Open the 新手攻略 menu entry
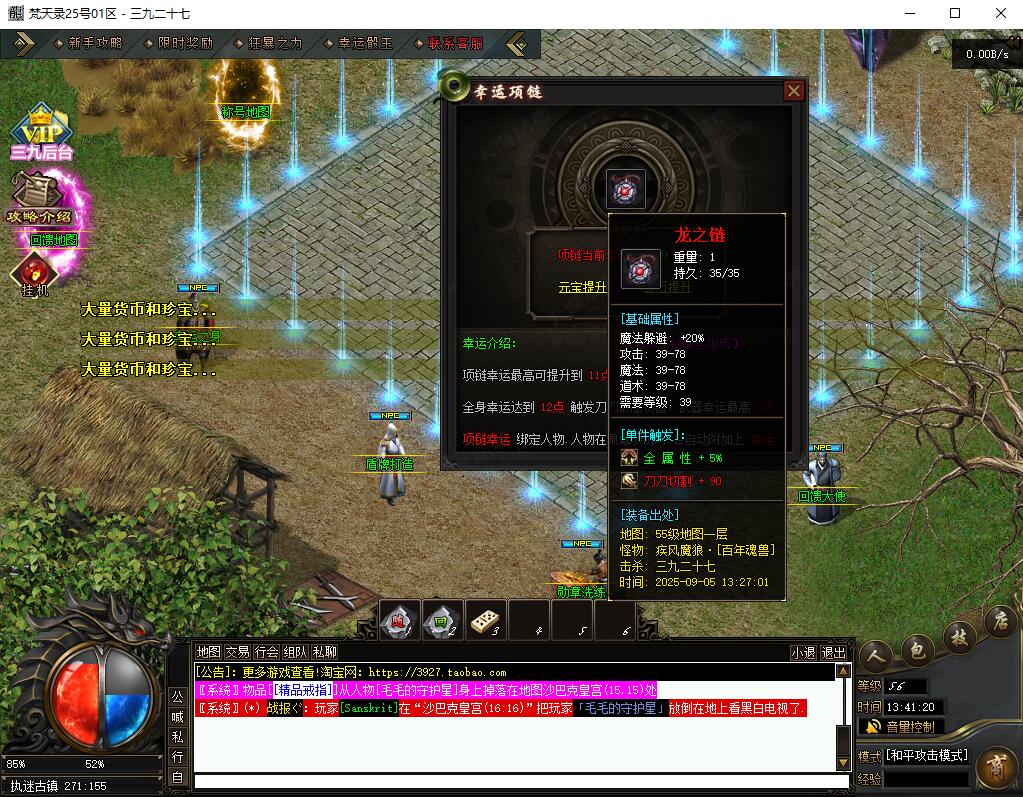The height and width of the screenshot is (797, 1023). [95, 44]
